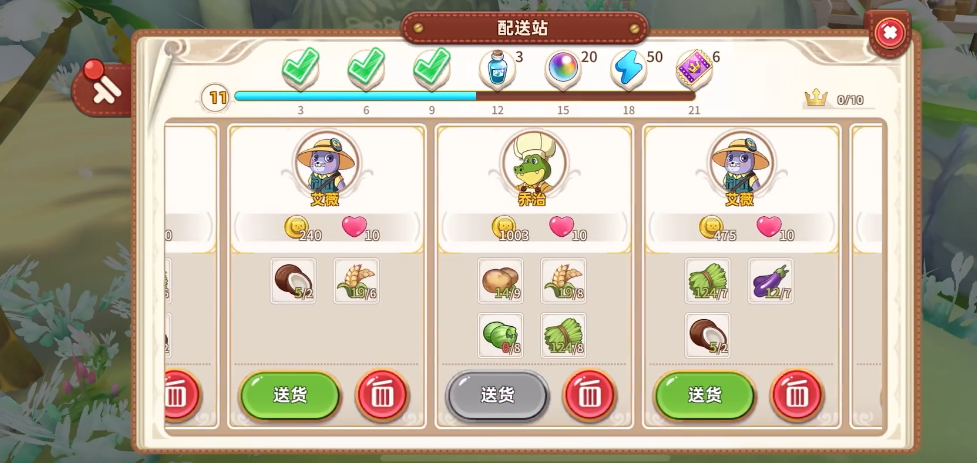
Task: Tap the wheat in the 240-coin order
Action: click(356, 281)
